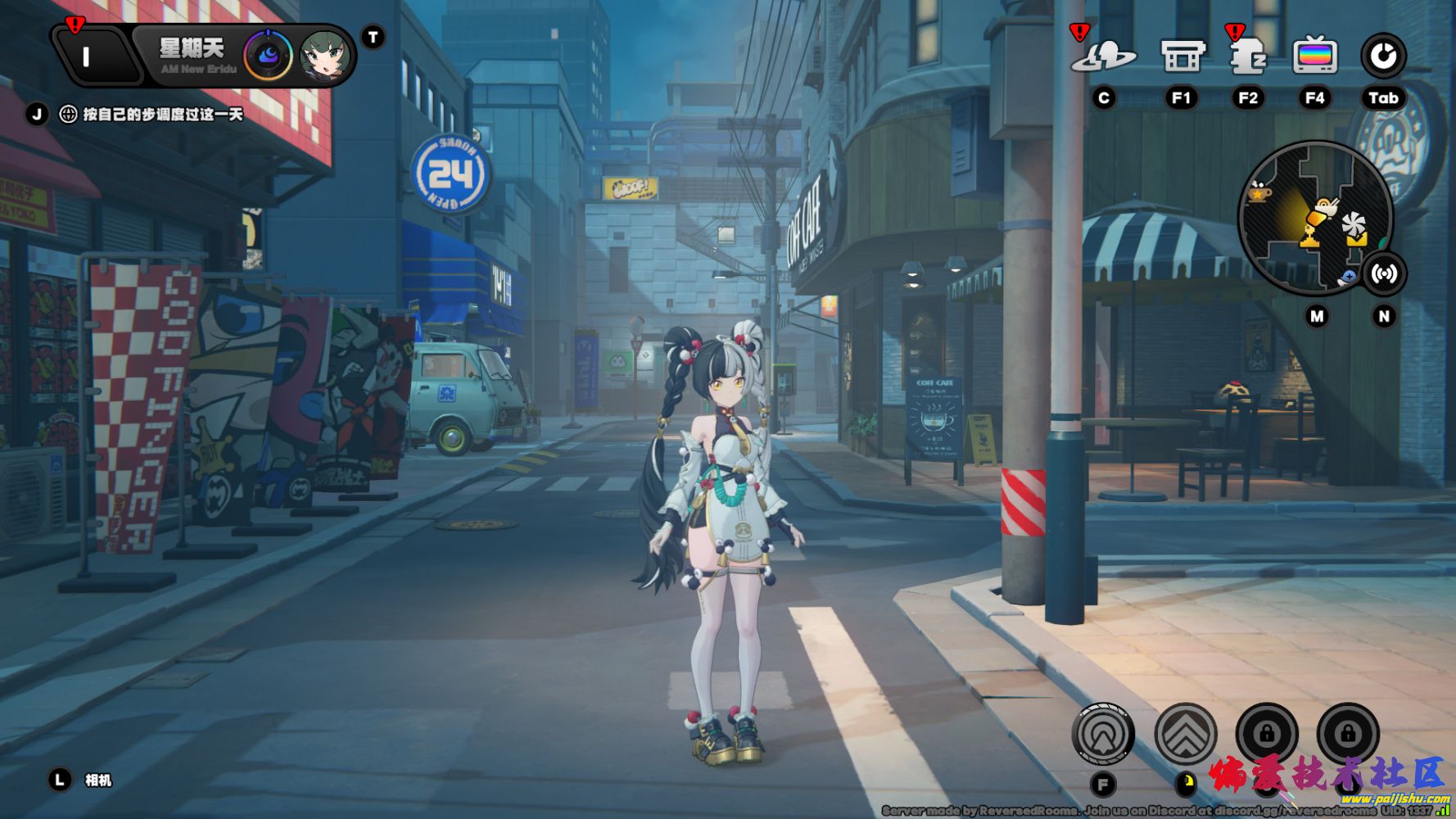Open the ringed planet icon menu
Viewport: 1456px width, 819px height.
click(x=1104, y=57)
